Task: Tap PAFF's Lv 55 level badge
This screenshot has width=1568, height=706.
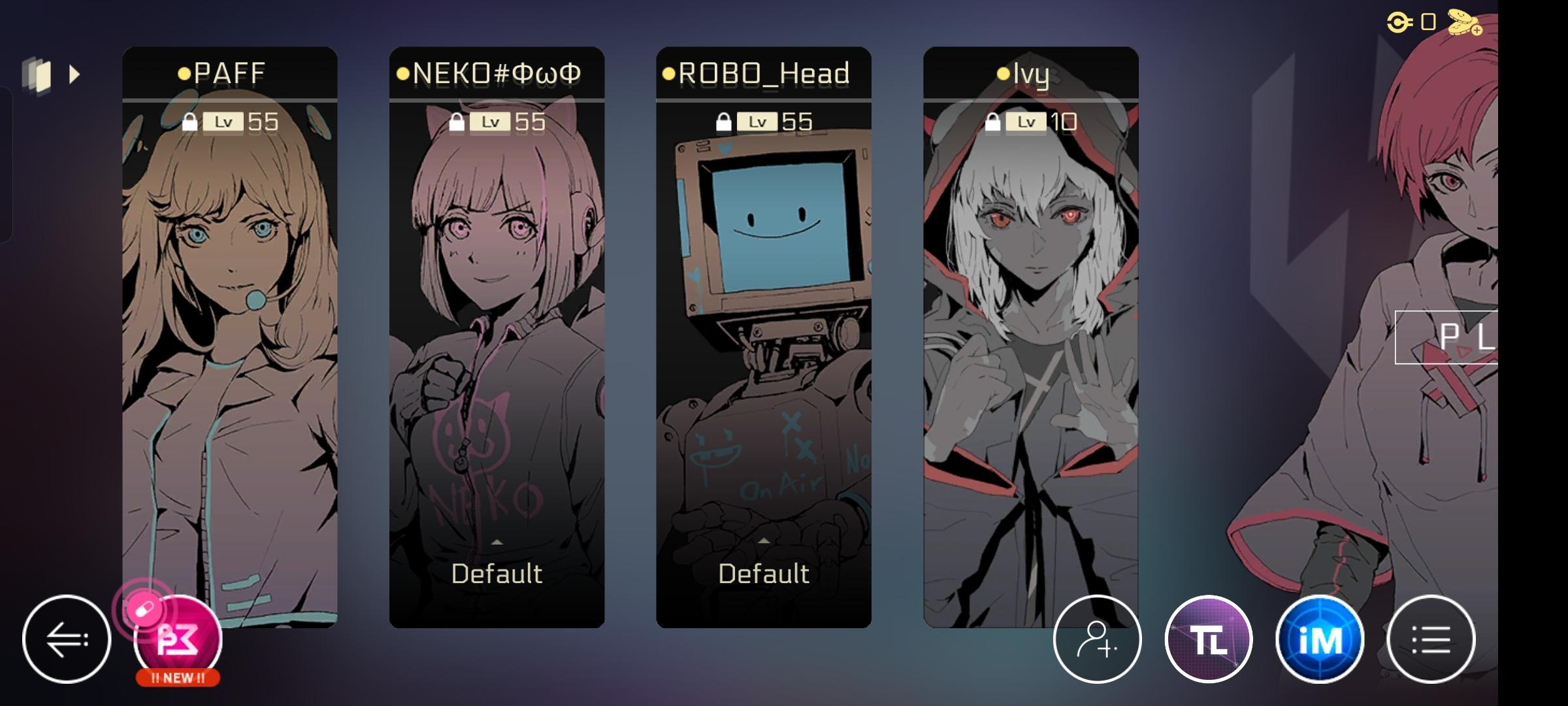Action: point(242,121)
